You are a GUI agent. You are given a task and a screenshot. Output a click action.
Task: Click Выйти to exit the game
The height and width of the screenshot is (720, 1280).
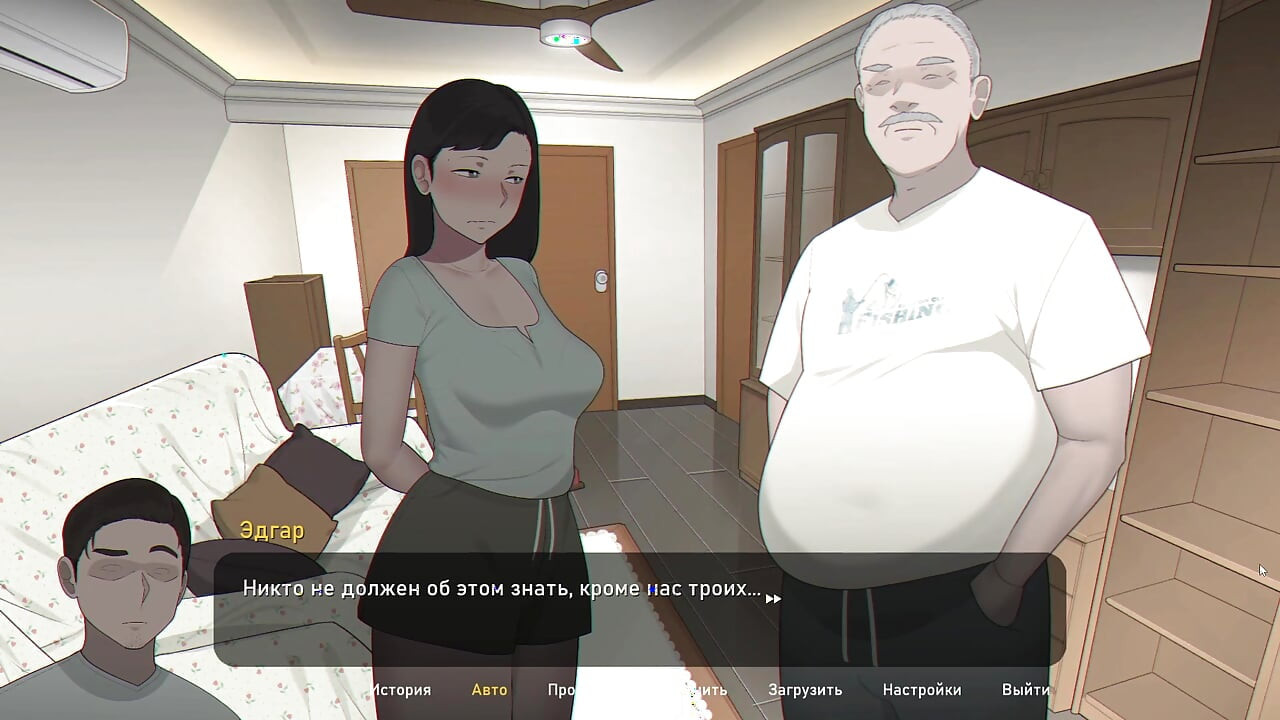1024,690
